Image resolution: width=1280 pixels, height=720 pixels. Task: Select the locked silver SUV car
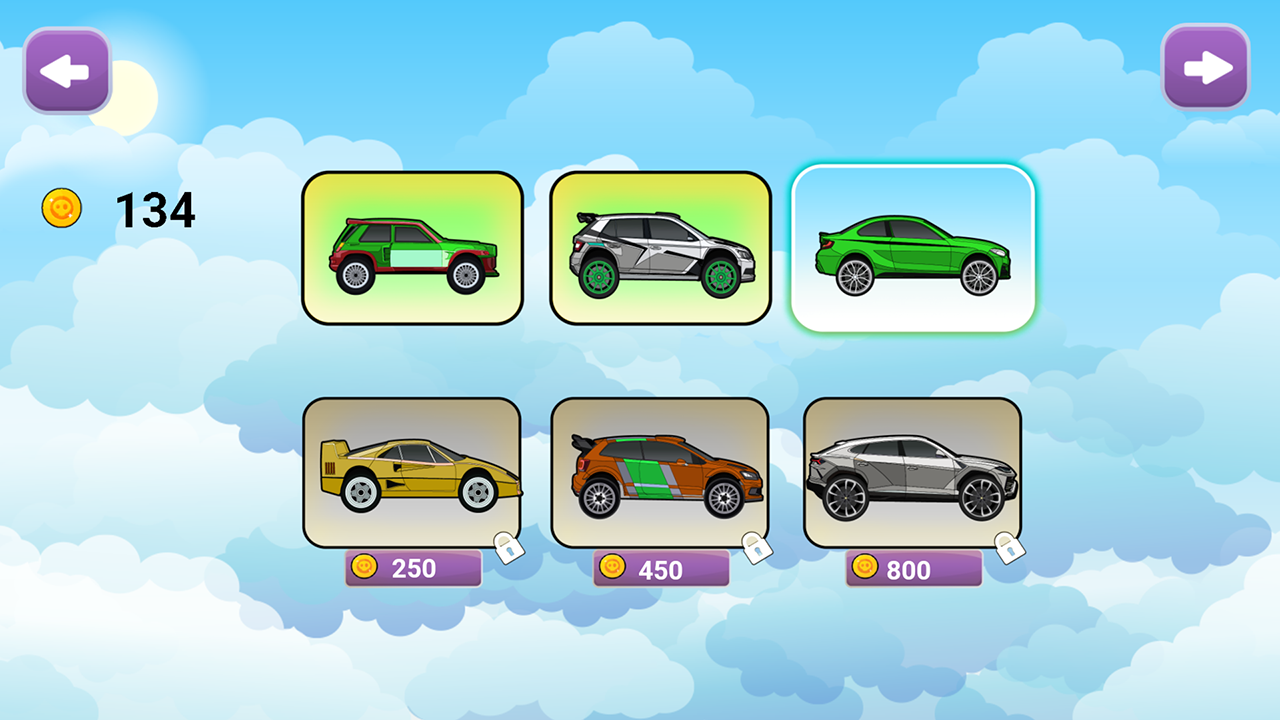[x=912, y=472]
